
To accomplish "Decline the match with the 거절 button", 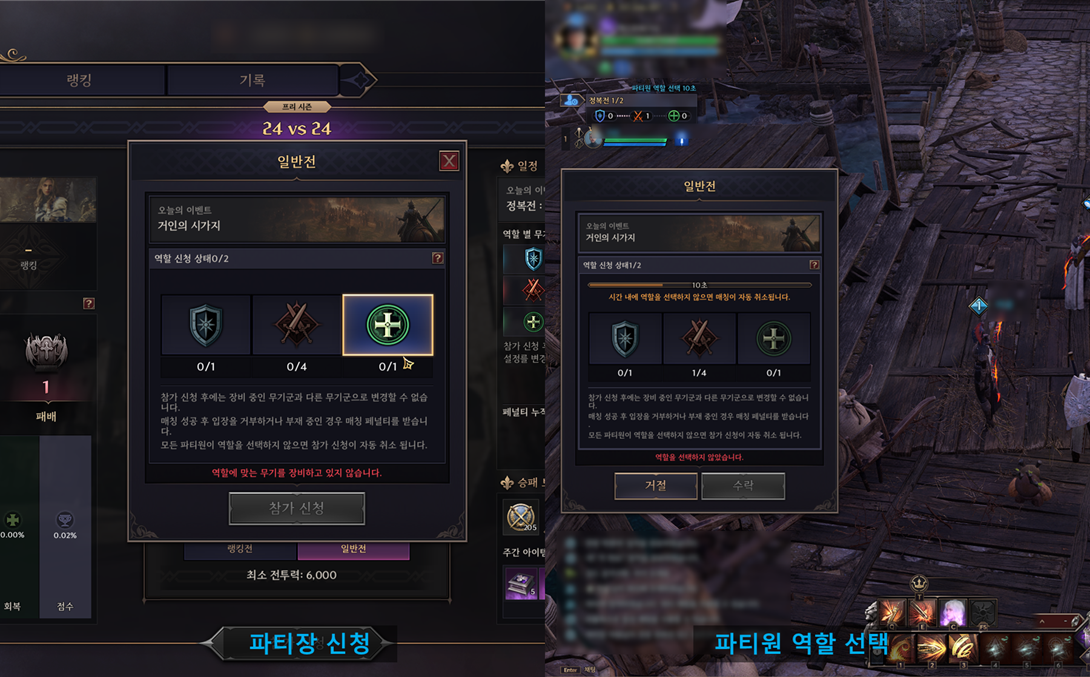I will click(x=655, y=485).
